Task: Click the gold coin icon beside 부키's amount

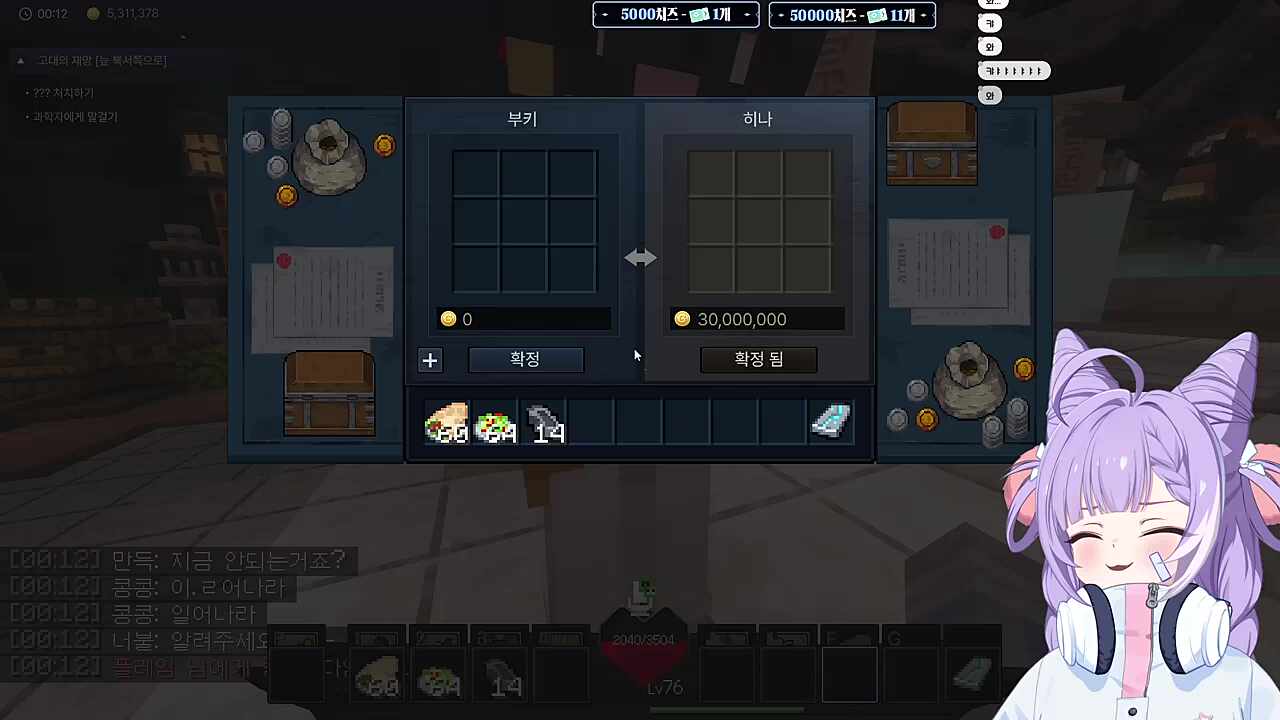Action: [x=448, y=318]
